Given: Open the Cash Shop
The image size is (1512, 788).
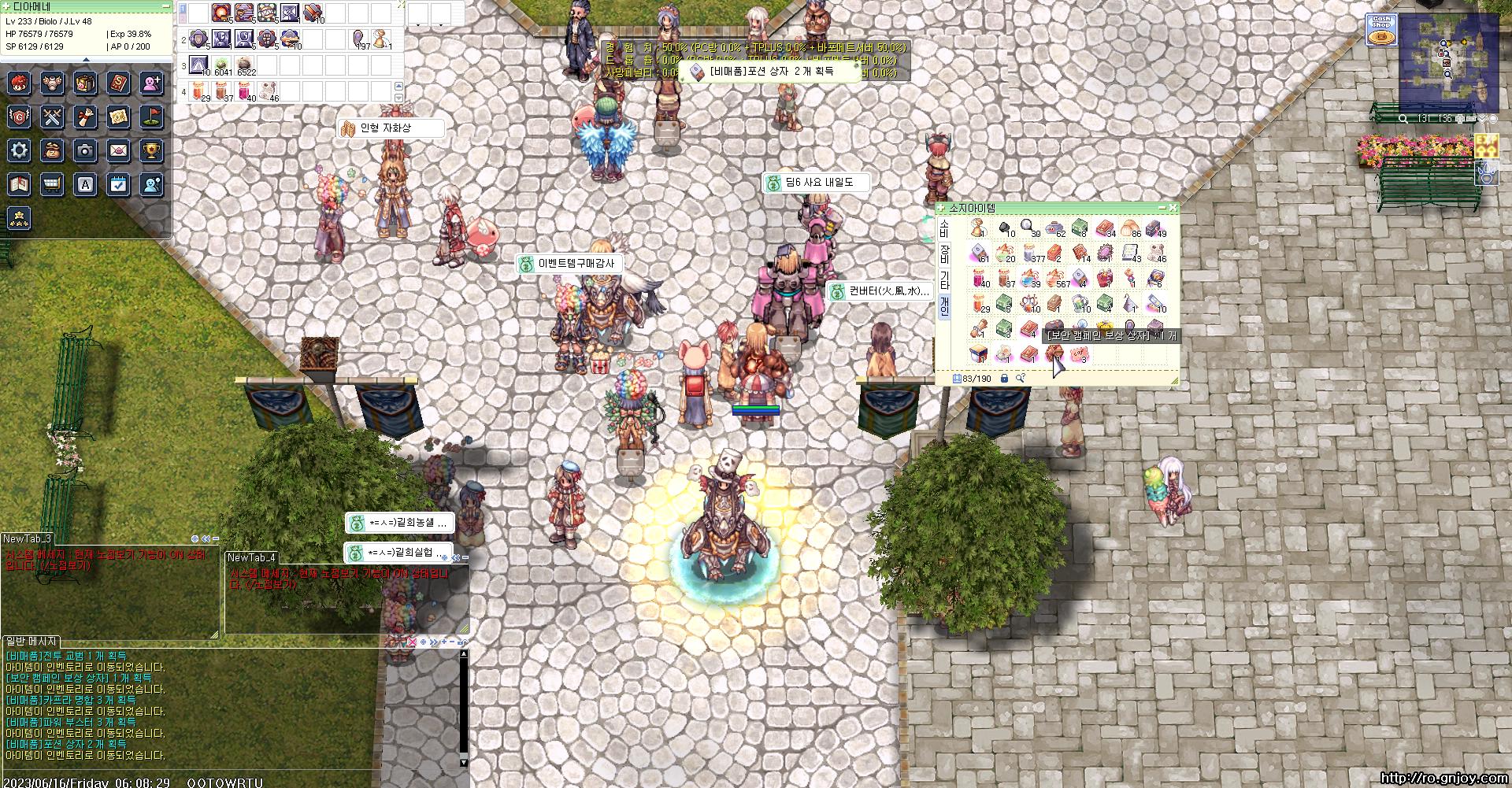Looking at the screenshot, I should coord(1380,28).
